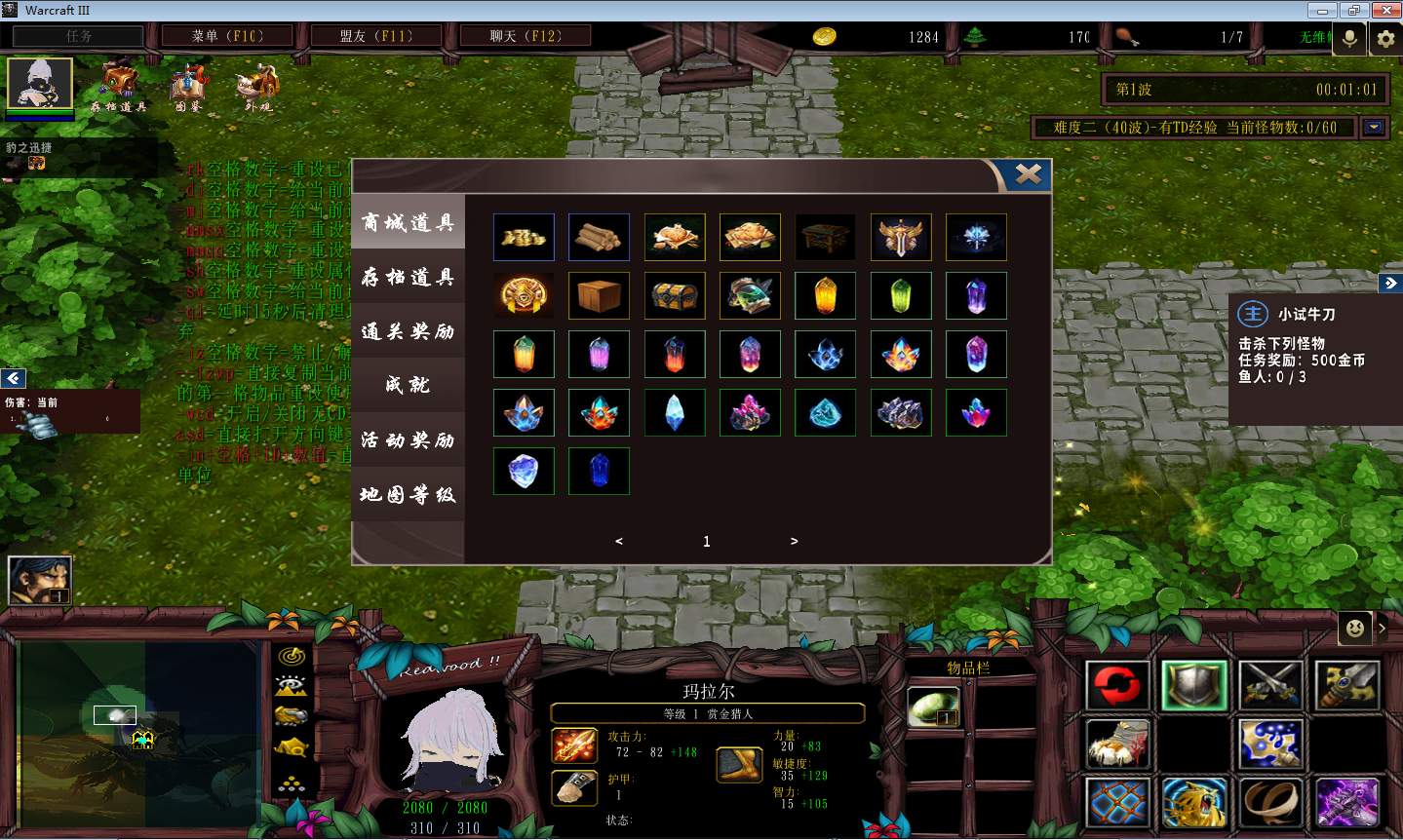
Task: Minimize the Warcraft III window
Action: (x=1323, y=10)
